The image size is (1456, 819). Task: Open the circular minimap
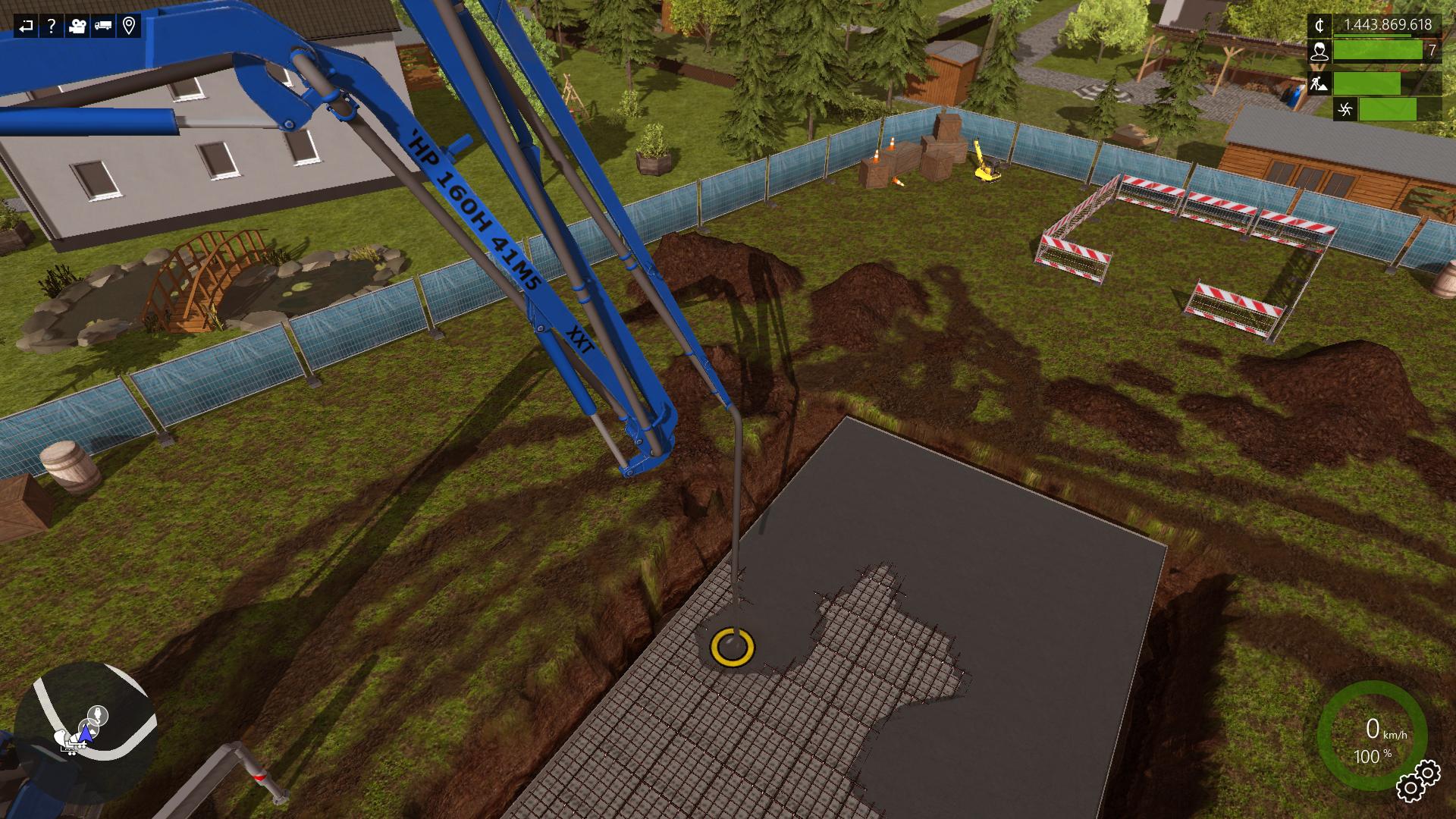85,720
